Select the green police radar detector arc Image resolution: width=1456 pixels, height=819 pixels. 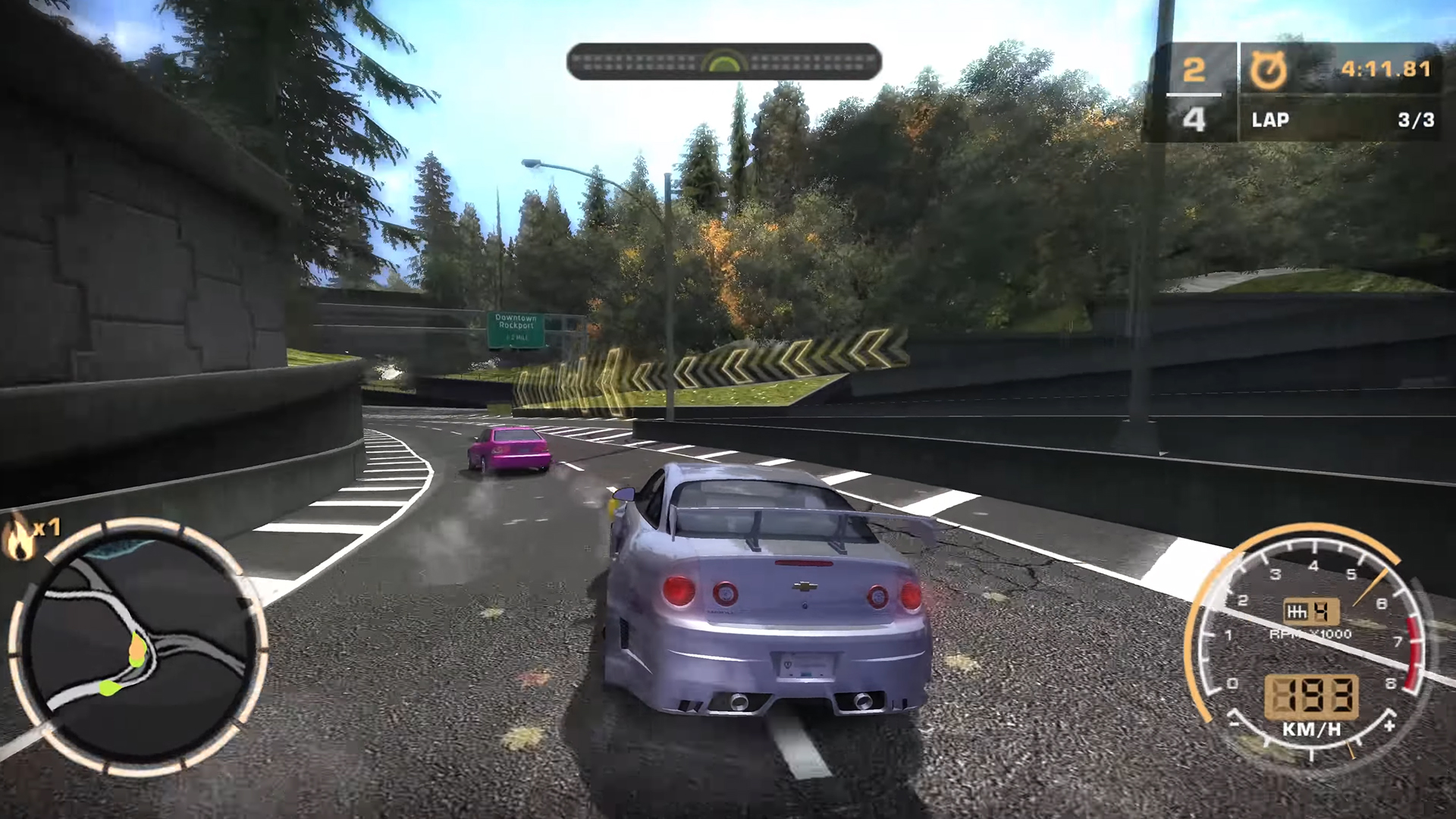point(724,62)
